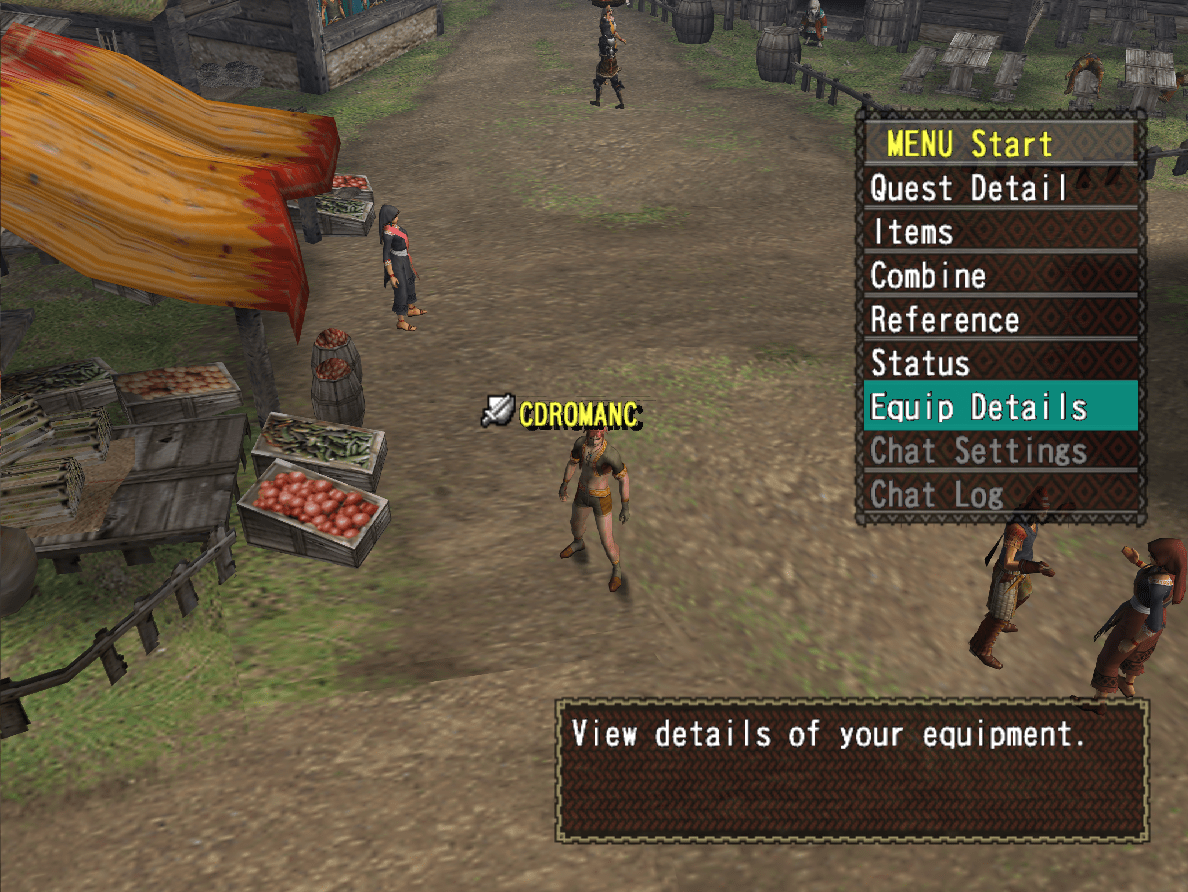Select the highlighted Equip Details entry
Image resolution: width=1188 pixels, height=892 pixels.
1000,407
